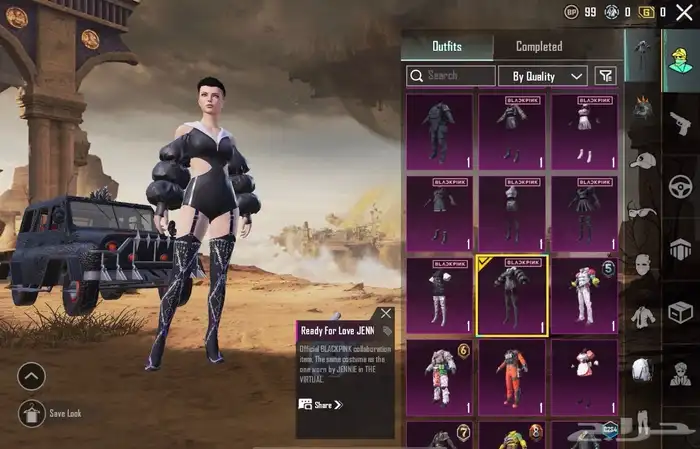Screen dimensions: 700x449
Task: Open the filter options funnel button
Action: pyautogui.click(x=605, y=76)
